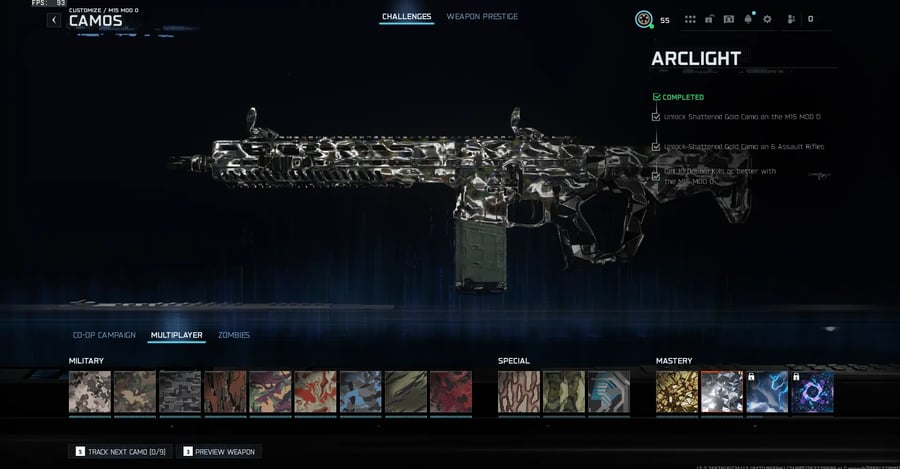Open the friends list social icon

pos(791,19)
